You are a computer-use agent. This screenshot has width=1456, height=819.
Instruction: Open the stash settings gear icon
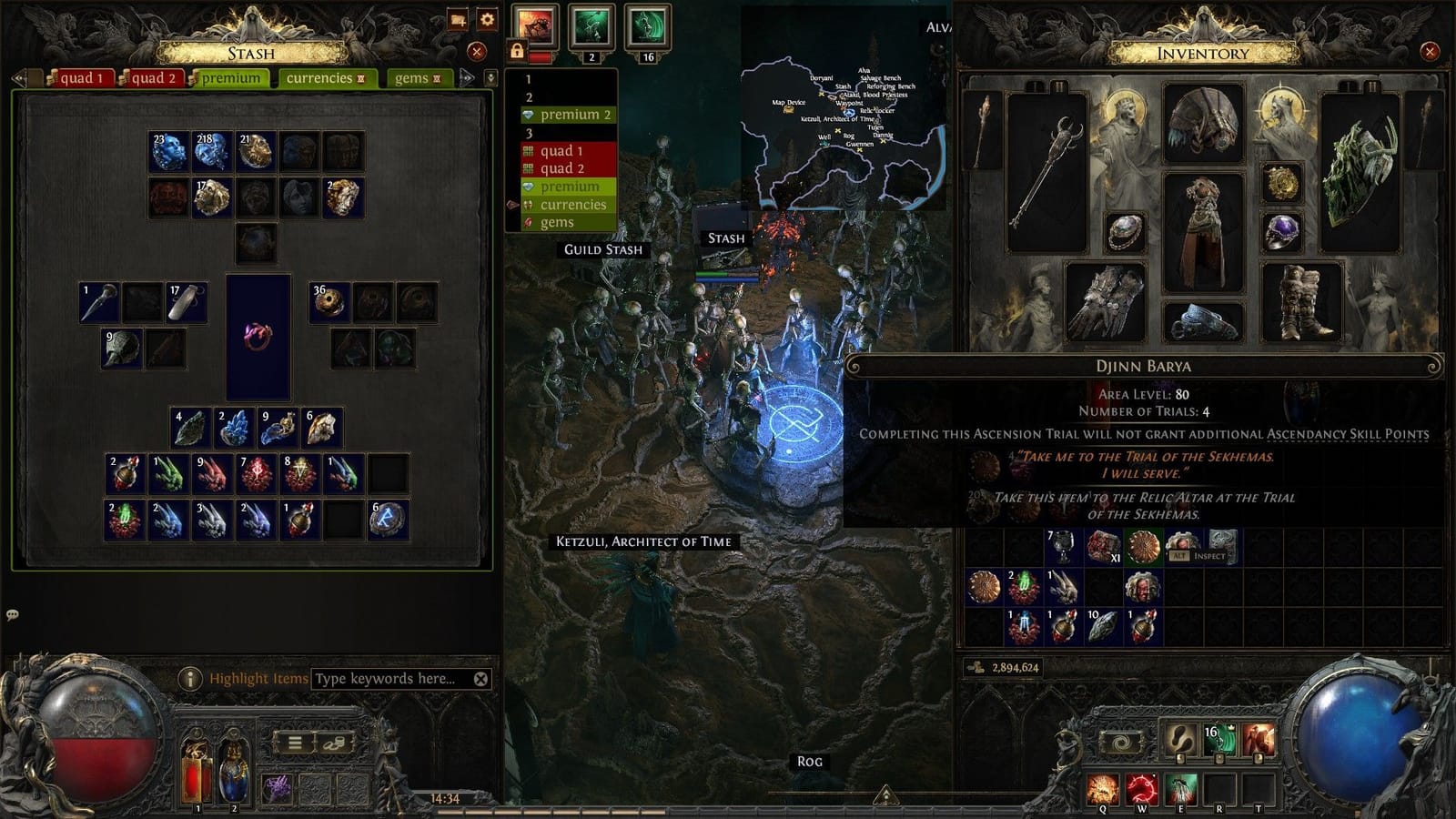487,20
